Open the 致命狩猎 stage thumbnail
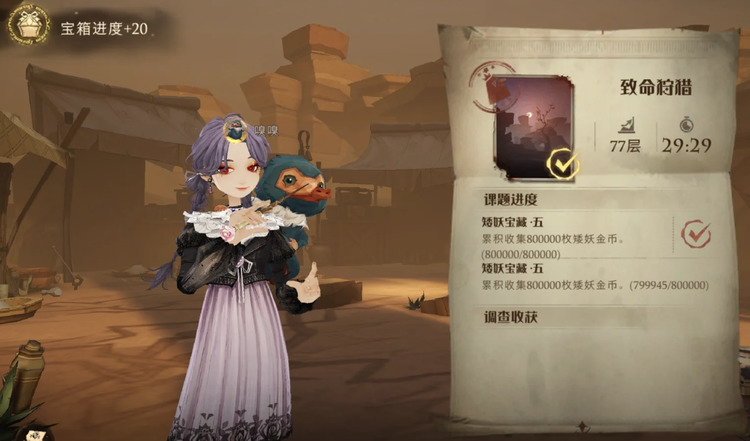Screen dimensions: 750x441 tap(533, 127)
